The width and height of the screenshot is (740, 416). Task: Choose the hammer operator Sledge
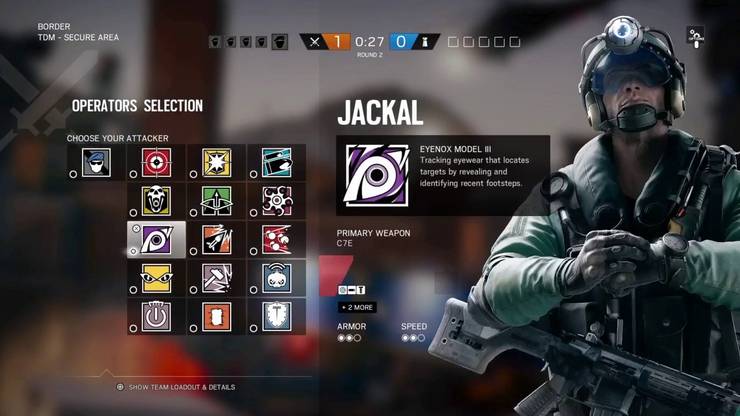(216, 277)
